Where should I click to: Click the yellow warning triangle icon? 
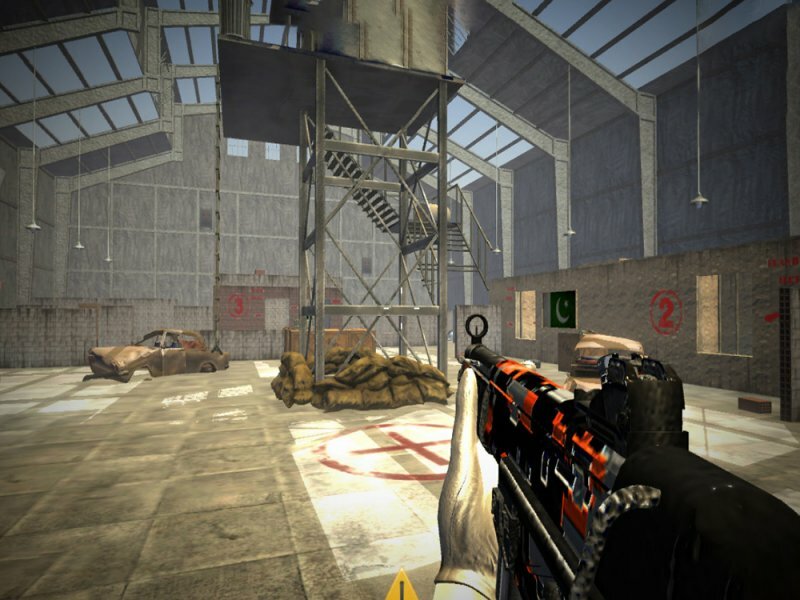(x=402, y=588)
